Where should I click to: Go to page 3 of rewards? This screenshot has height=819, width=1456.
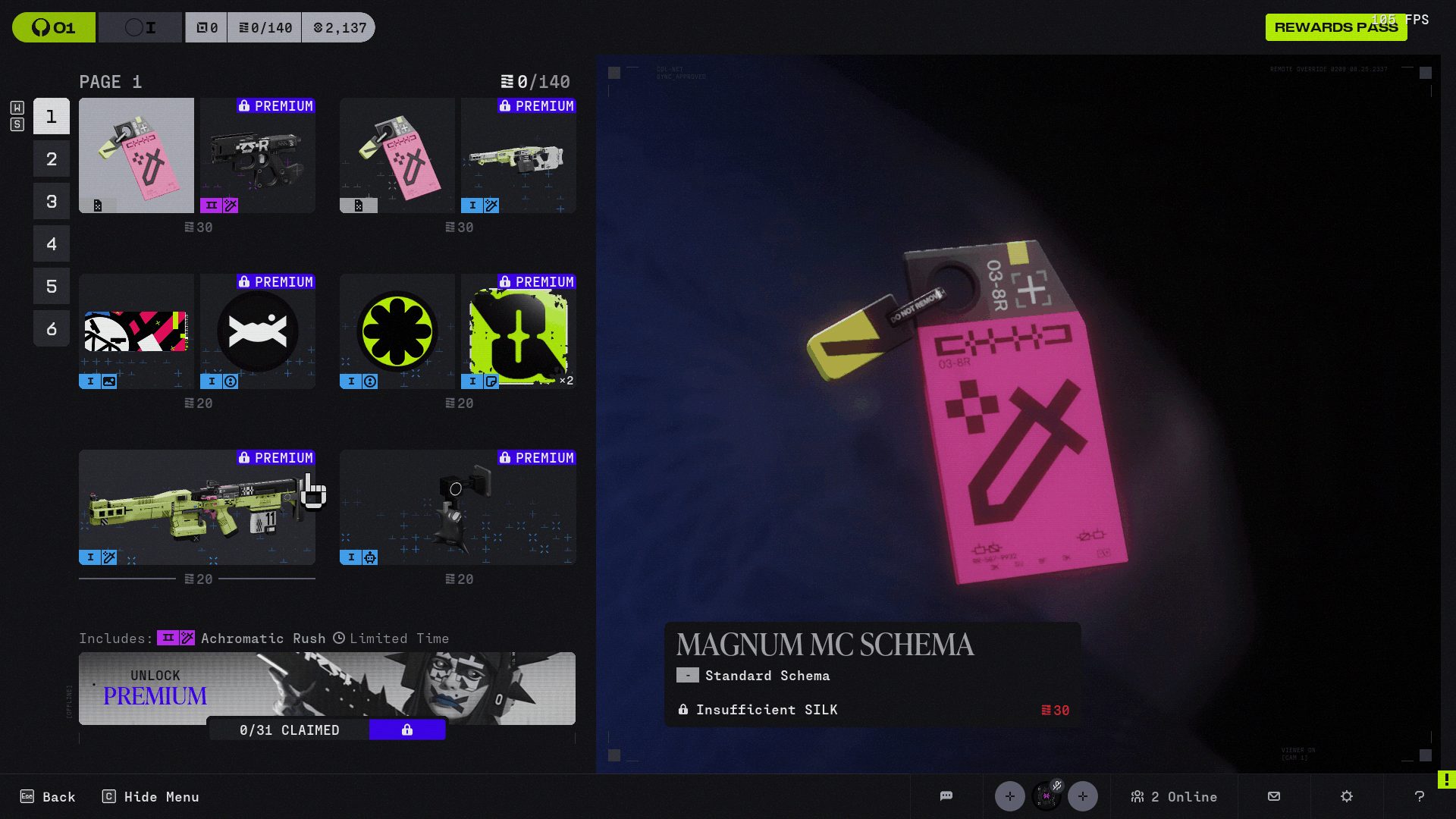click(52, 201)
